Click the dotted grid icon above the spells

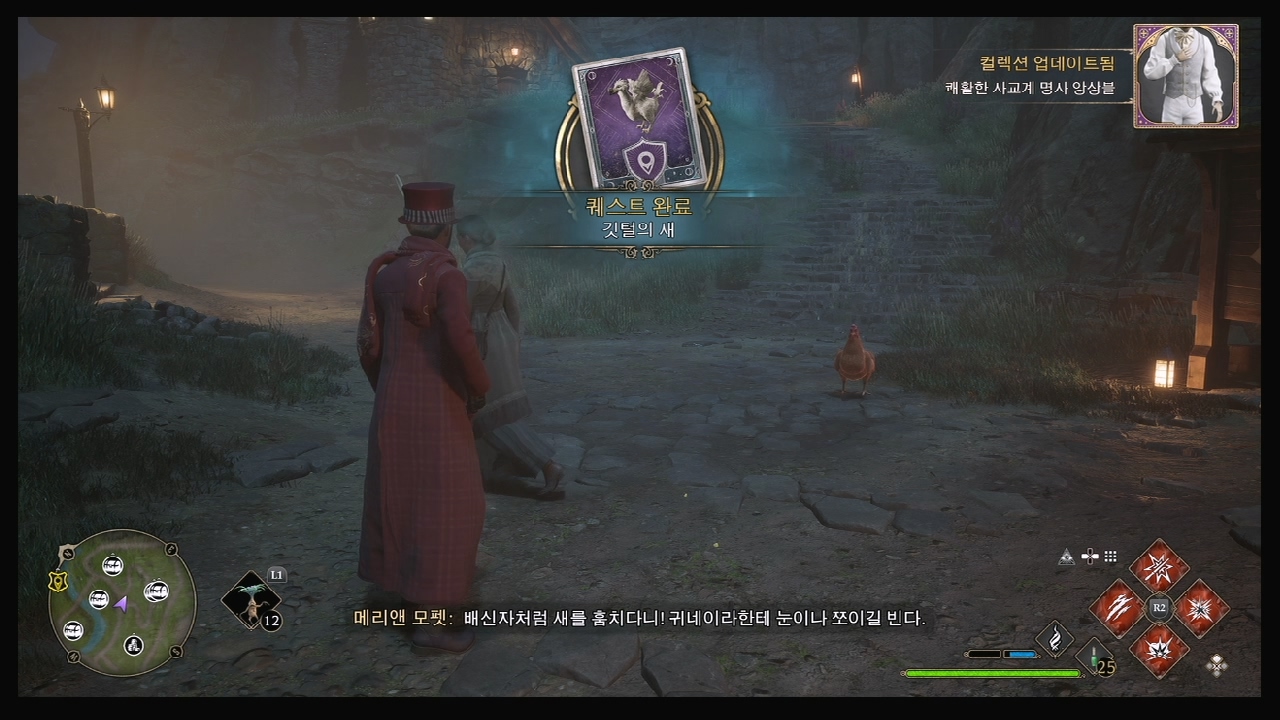pos(1110,557)
